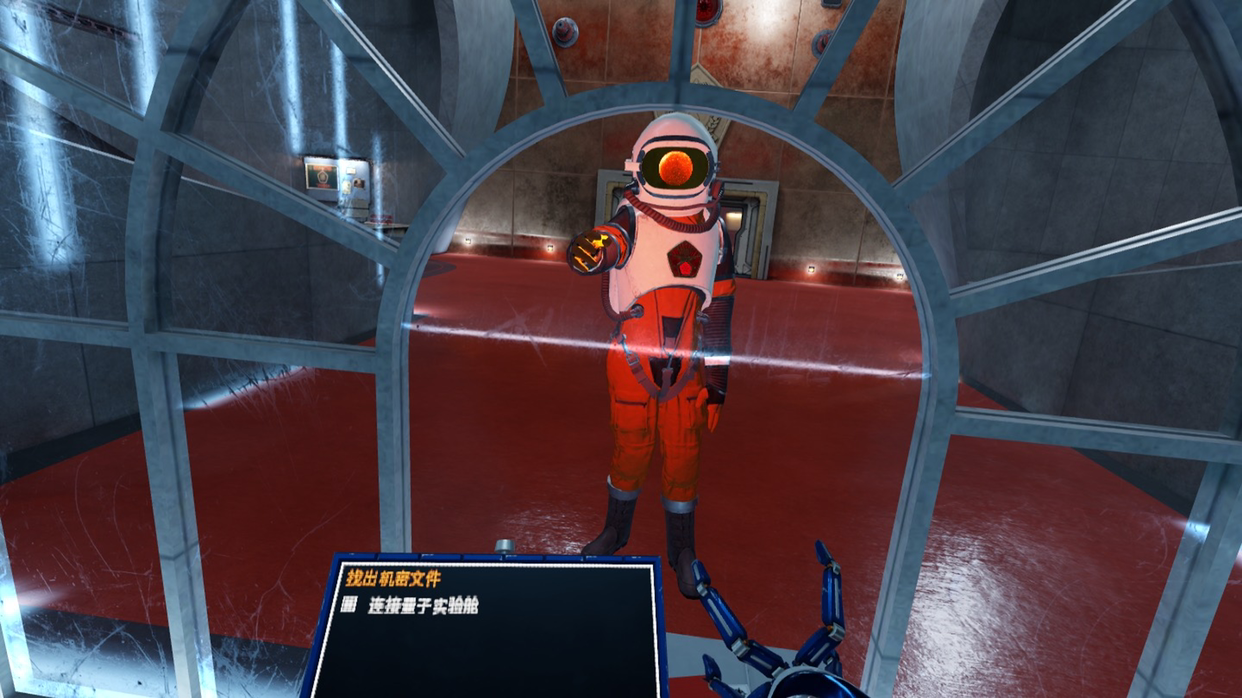Click the 连接量子实验舱 objective checkbox
This screenshot has width=1242, height=698.
(x=349, y=605)
